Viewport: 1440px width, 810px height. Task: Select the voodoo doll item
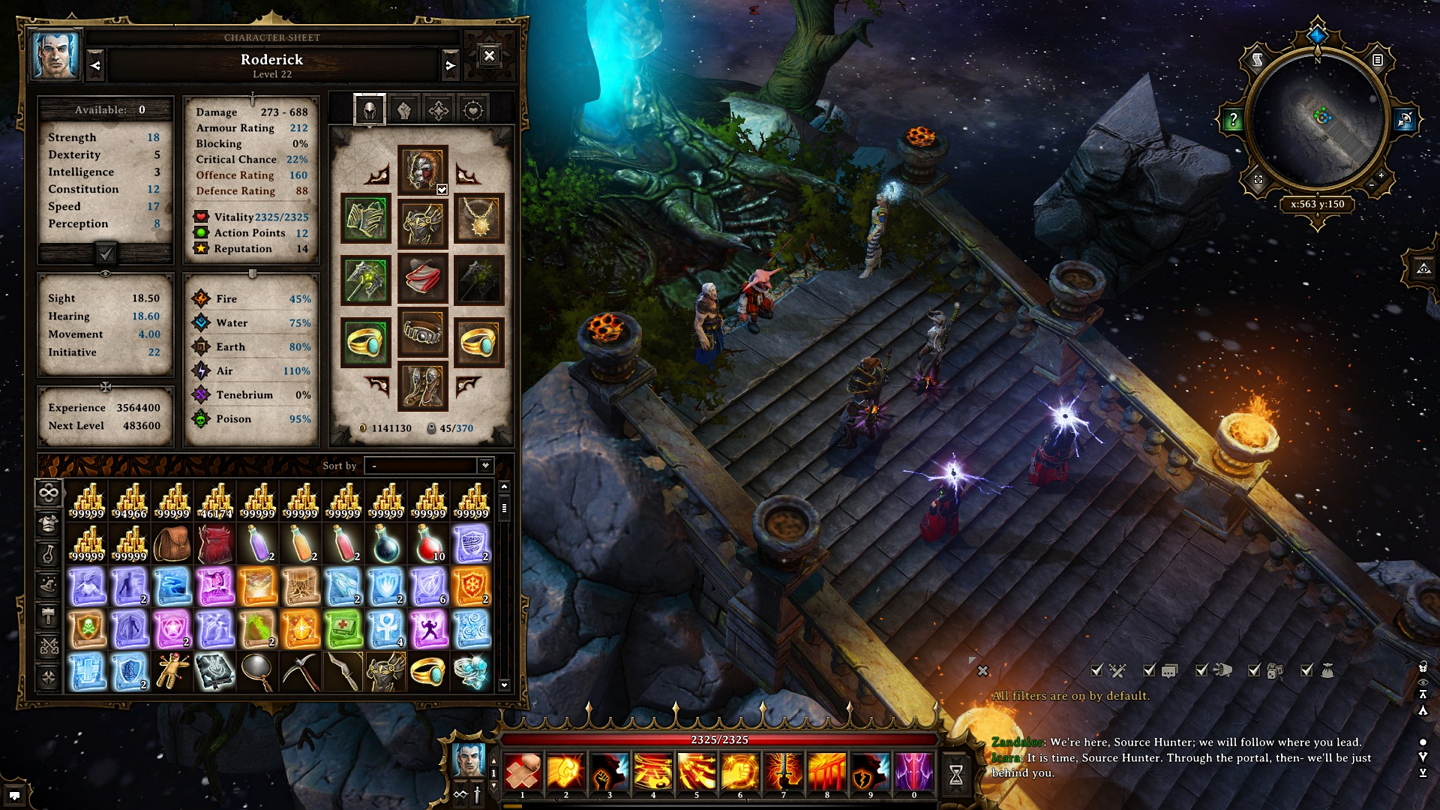[172, 672]
